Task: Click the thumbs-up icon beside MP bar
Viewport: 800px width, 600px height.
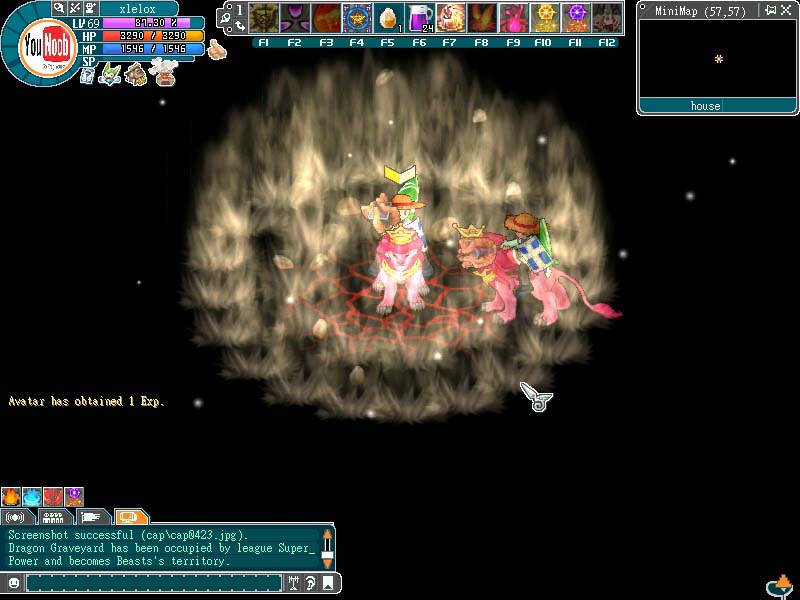Action: pos(217,49)
